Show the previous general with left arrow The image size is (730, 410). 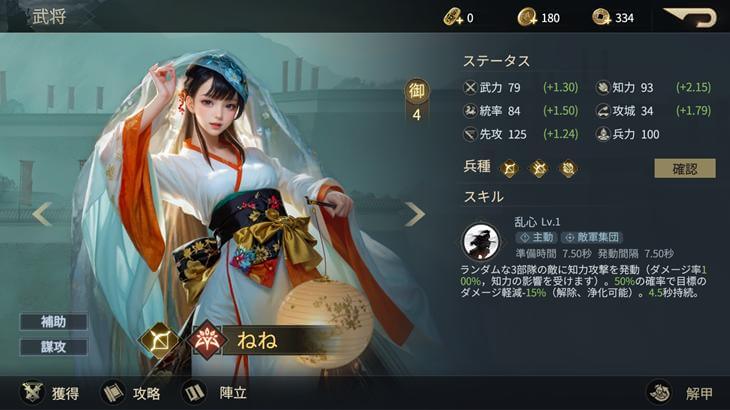tap(42, 213)
